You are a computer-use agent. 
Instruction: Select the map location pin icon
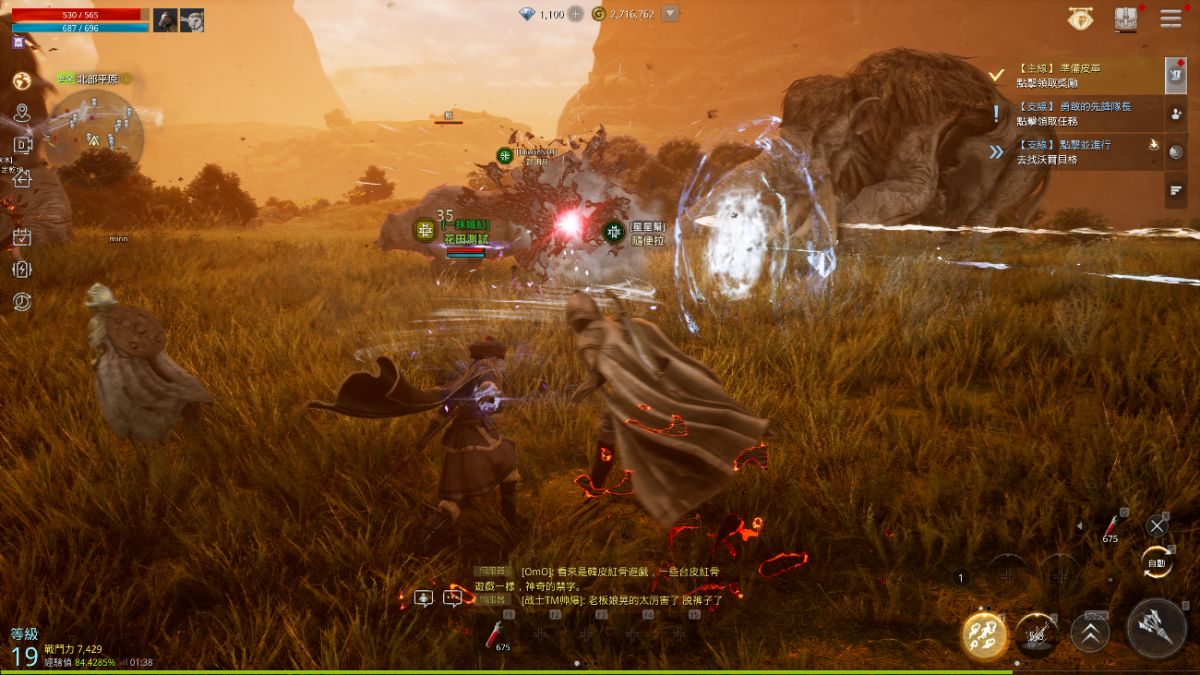[x=21, y=113]
